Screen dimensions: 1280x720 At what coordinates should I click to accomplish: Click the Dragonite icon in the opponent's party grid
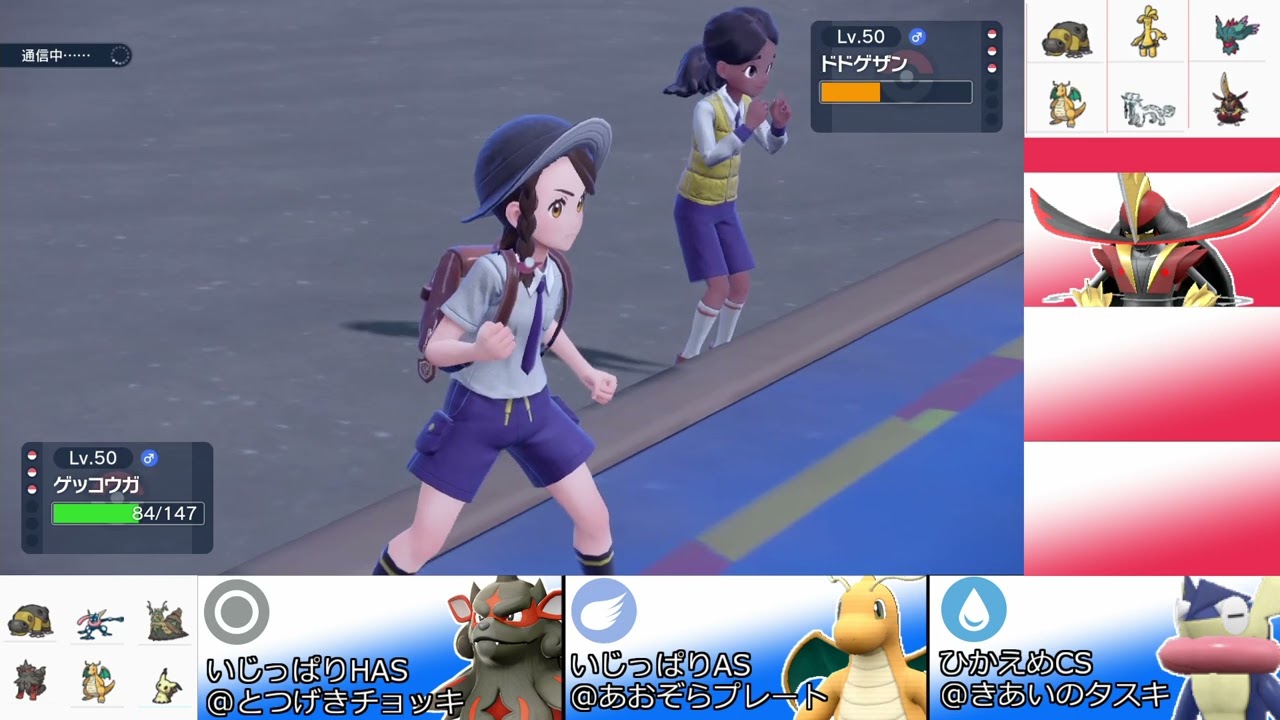[1065, 100]
